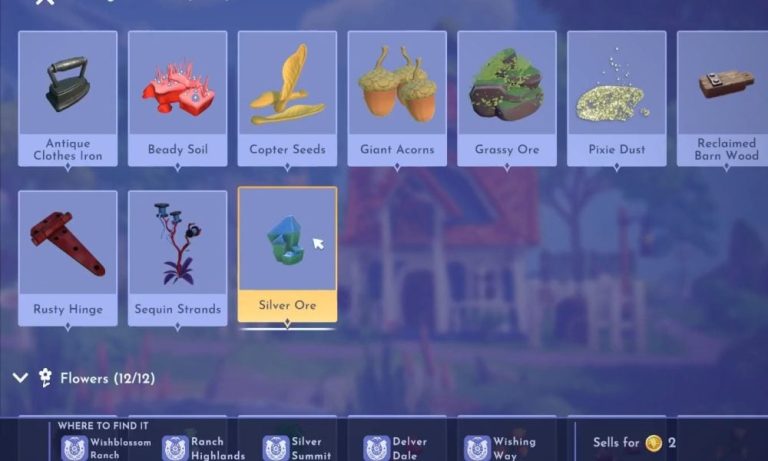Click the Rusty Hinge tile
The image size is (768, 461).
(x=67, y=256)
